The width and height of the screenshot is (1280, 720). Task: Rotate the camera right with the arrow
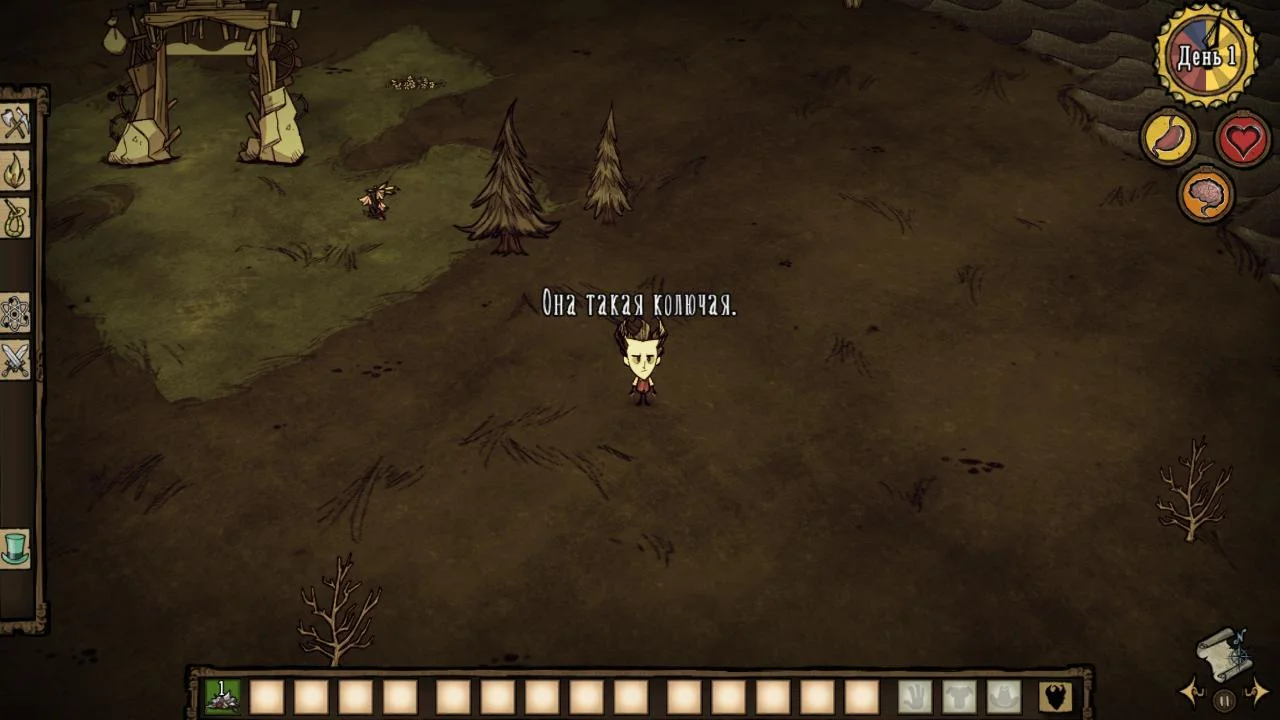point(1257,691)
